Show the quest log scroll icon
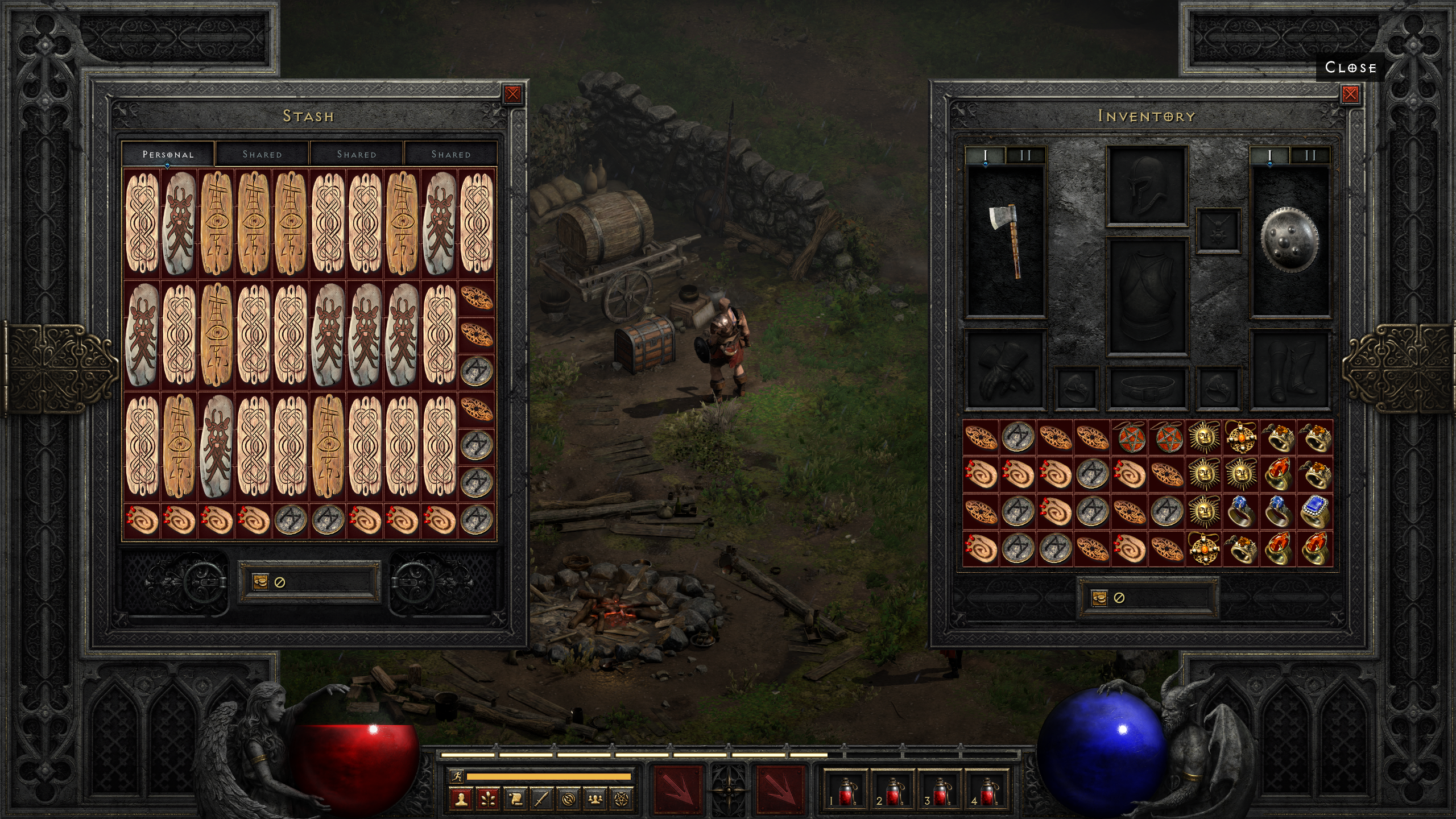Viewport: 1456px width, 819px height. pos(515,800)
